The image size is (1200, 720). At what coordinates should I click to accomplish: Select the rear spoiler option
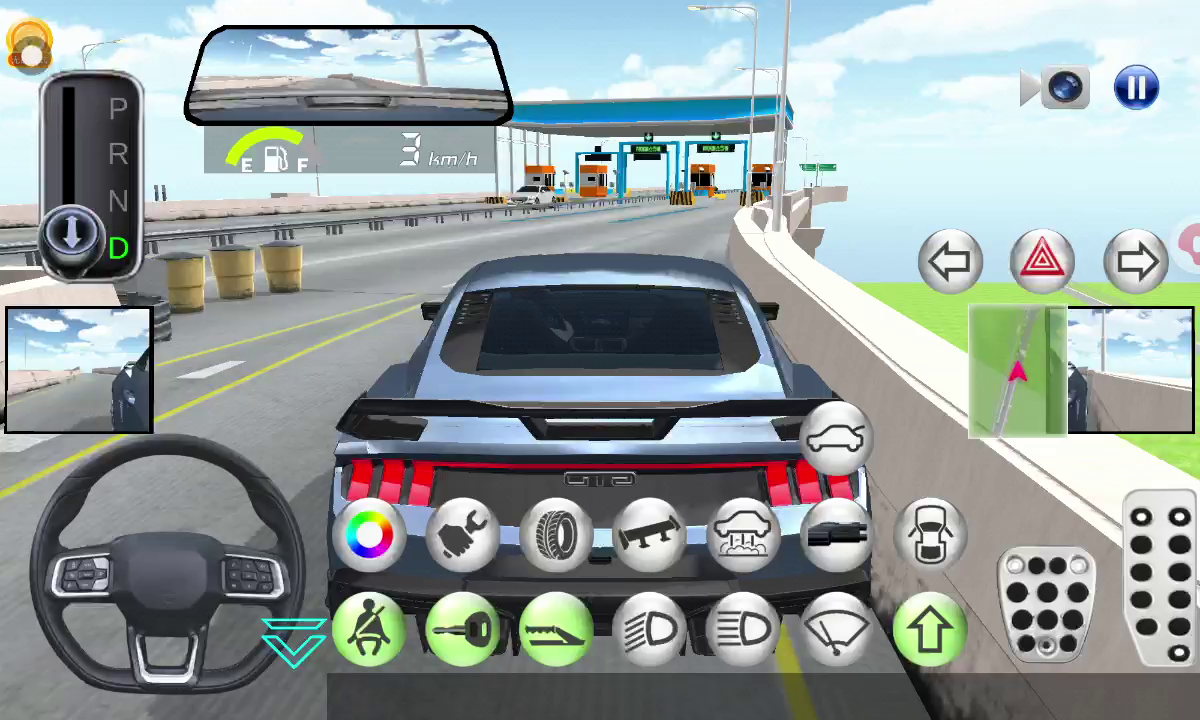tap(649, 536)
